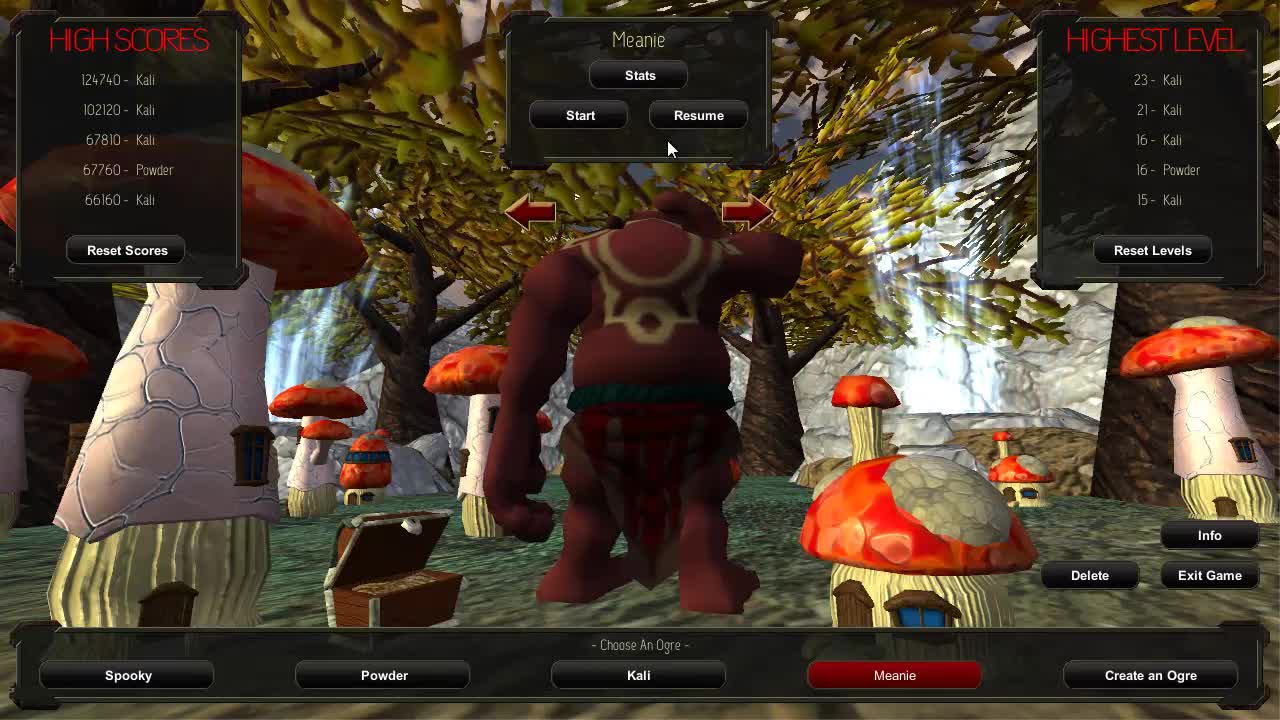Click the left red arrow to switch ogres
This screenshot has width=1280, height=720.
[x=530, y=210]
